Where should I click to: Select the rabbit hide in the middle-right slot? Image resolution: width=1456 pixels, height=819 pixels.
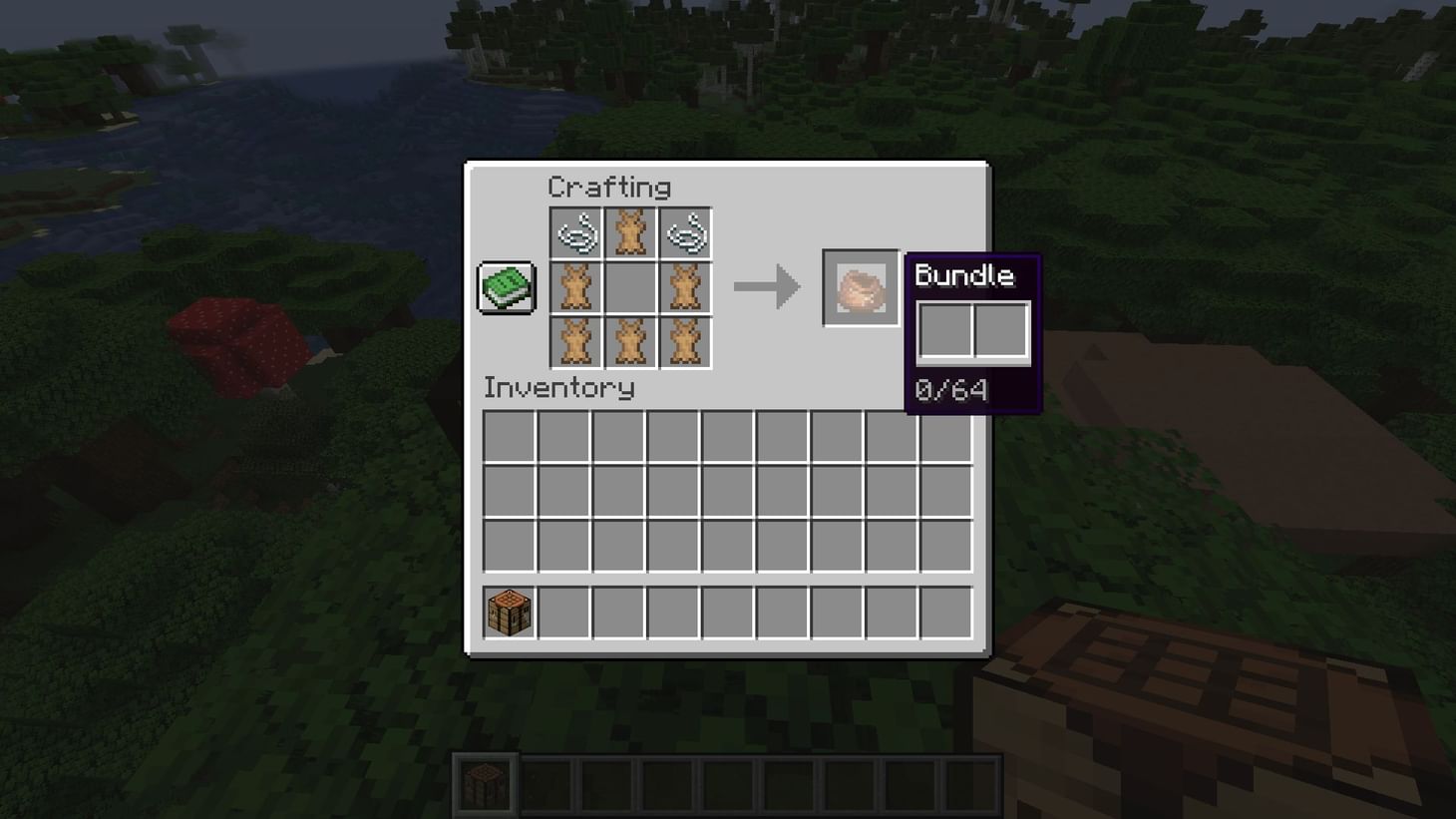[685, 287]
